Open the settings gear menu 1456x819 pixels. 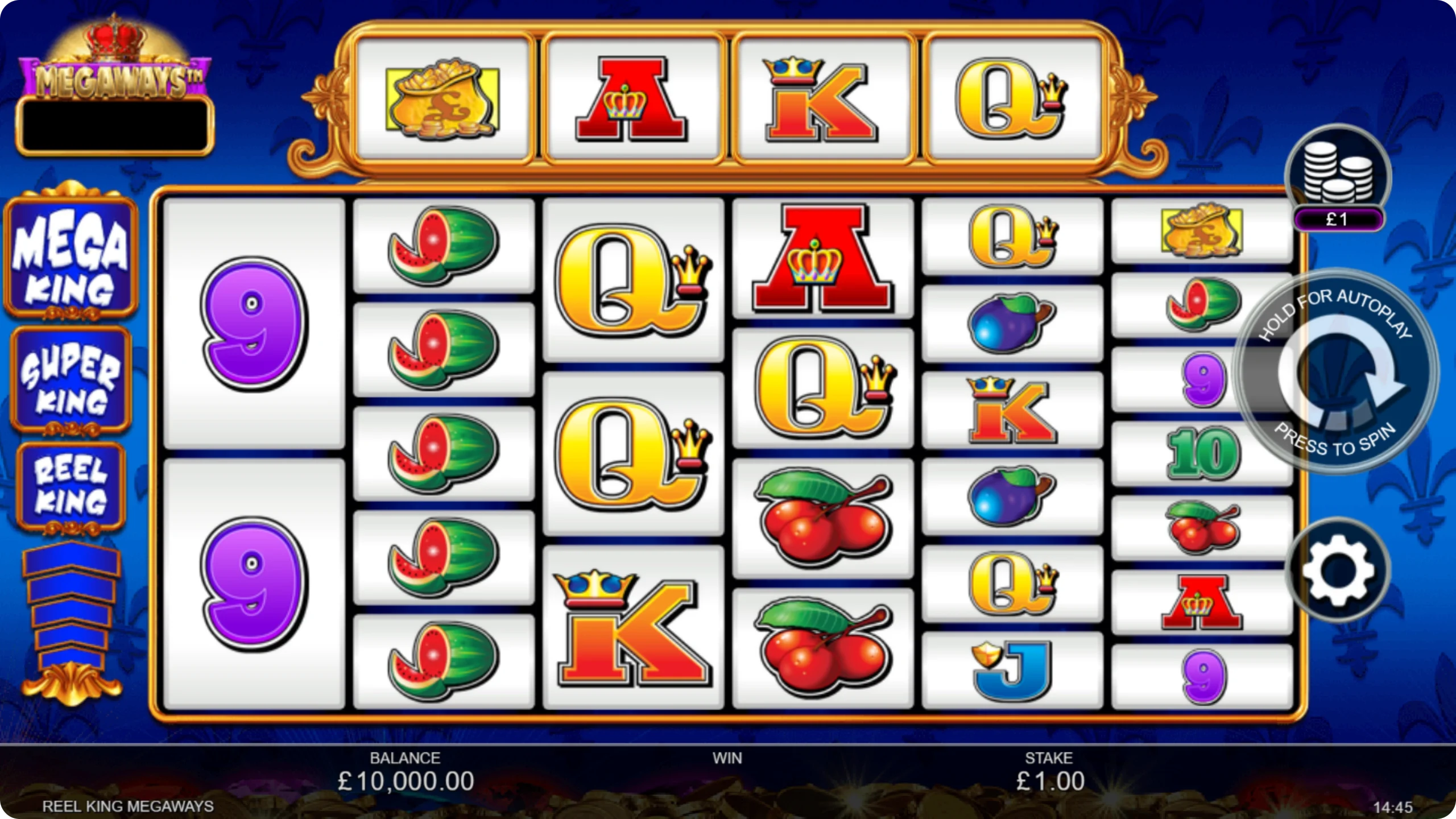point(1337,570)
